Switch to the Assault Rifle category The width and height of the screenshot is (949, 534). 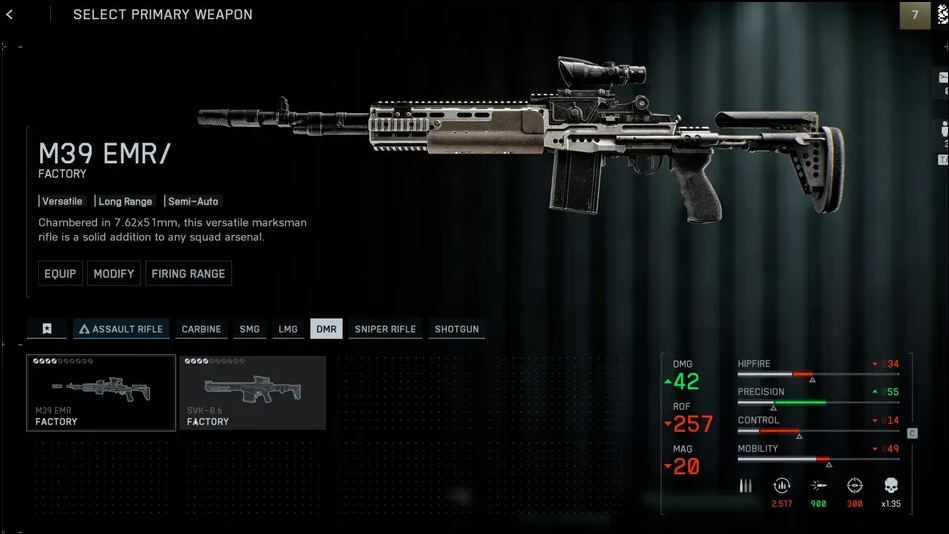point(121,329)
